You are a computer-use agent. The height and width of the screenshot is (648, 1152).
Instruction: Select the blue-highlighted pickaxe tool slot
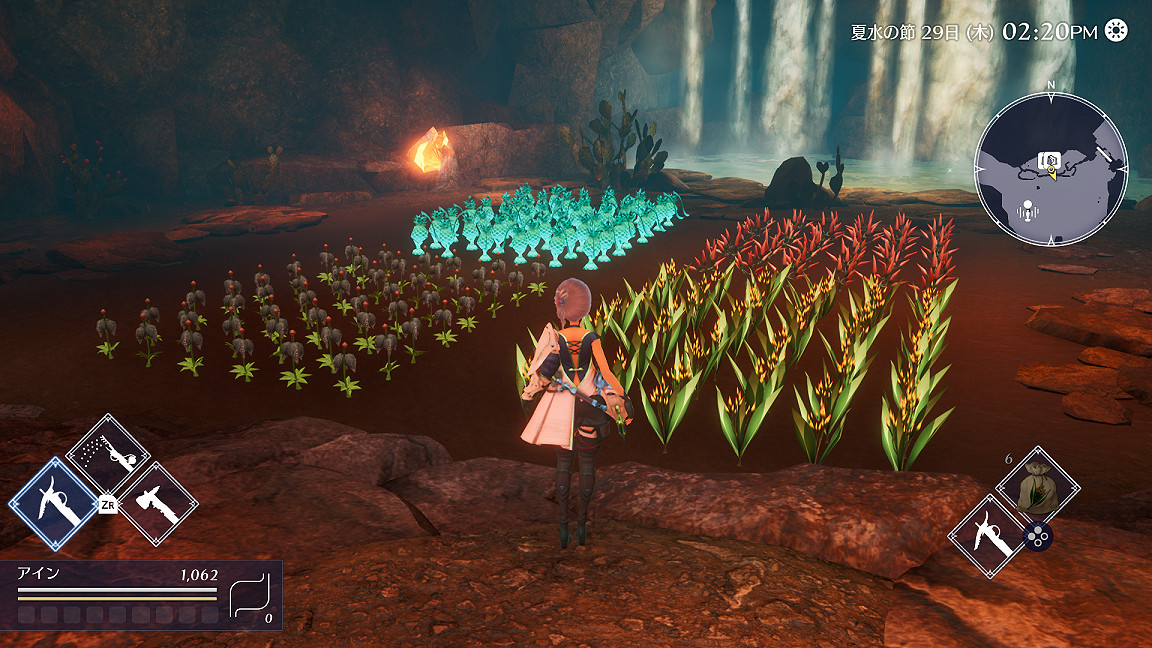click(x=52, y=504)
